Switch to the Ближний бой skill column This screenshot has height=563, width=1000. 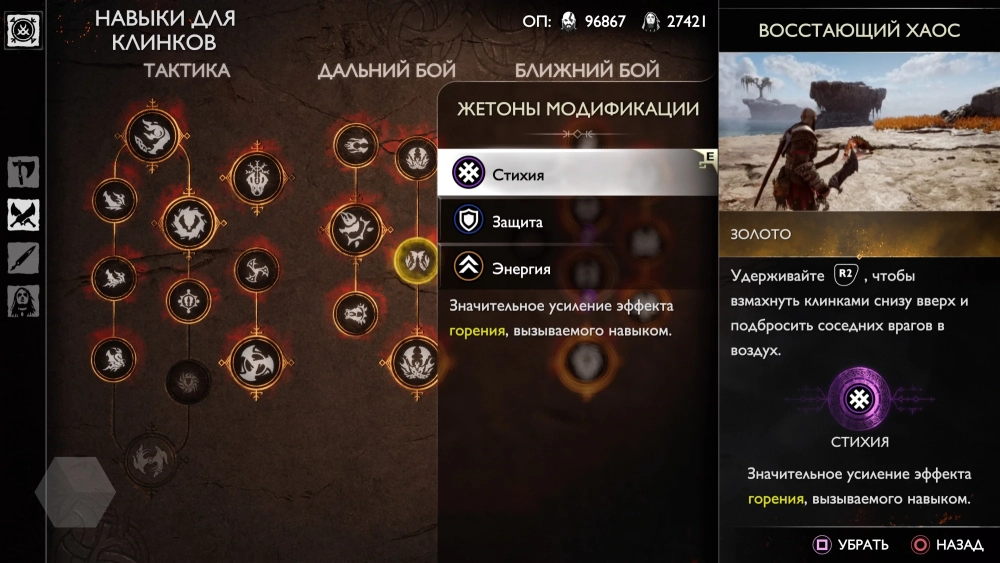(587, 70)
